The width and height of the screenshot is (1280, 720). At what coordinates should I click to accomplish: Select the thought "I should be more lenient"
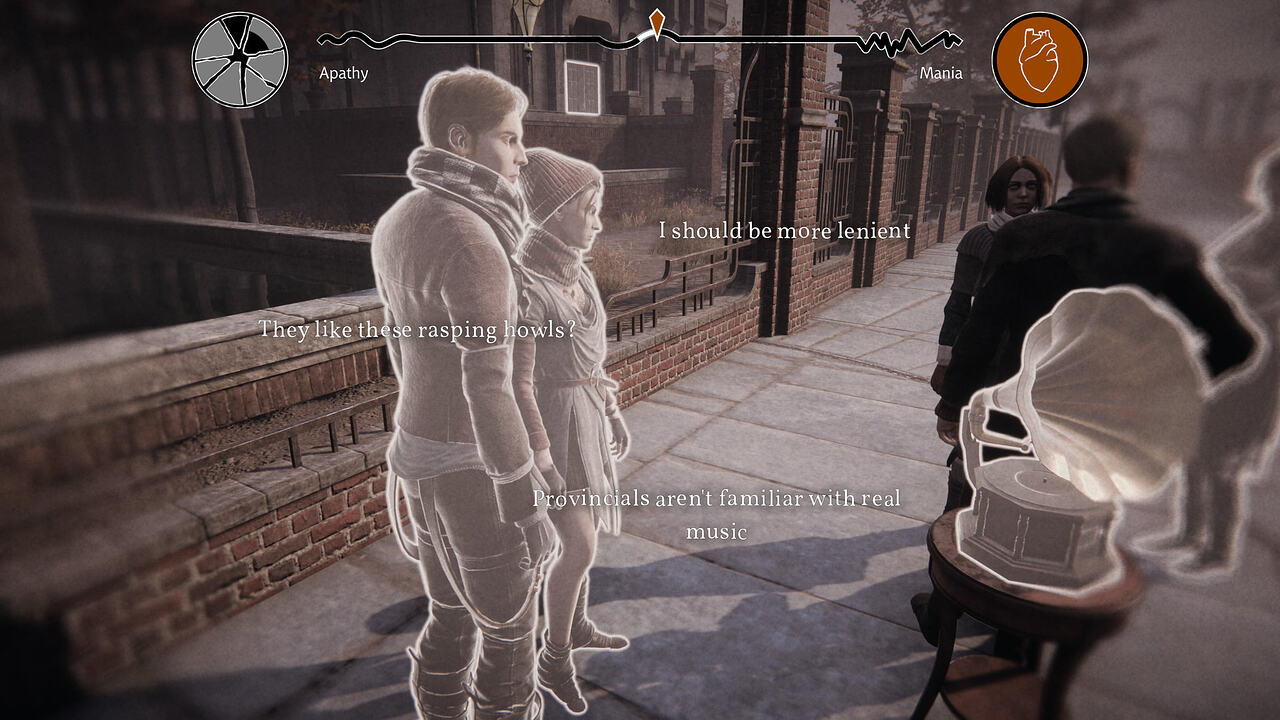point(785,231)
